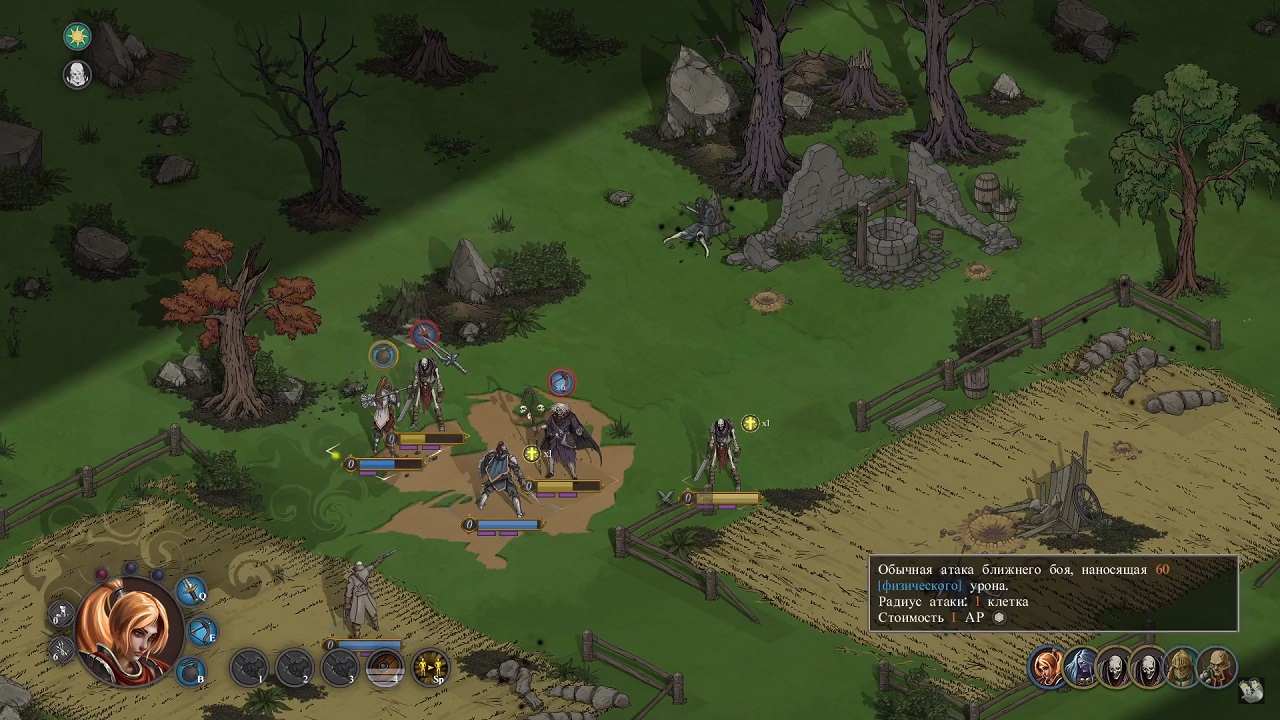Click the small square icon in the corner
The width and height of the screenshot is (1280, 720).
1251,689
